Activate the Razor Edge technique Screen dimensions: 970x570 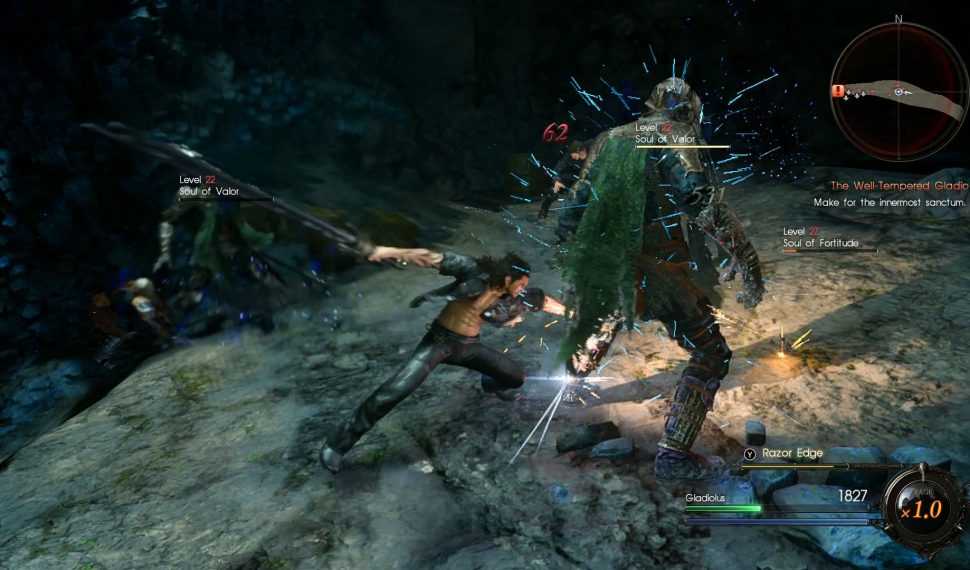(x=791, y=453)
